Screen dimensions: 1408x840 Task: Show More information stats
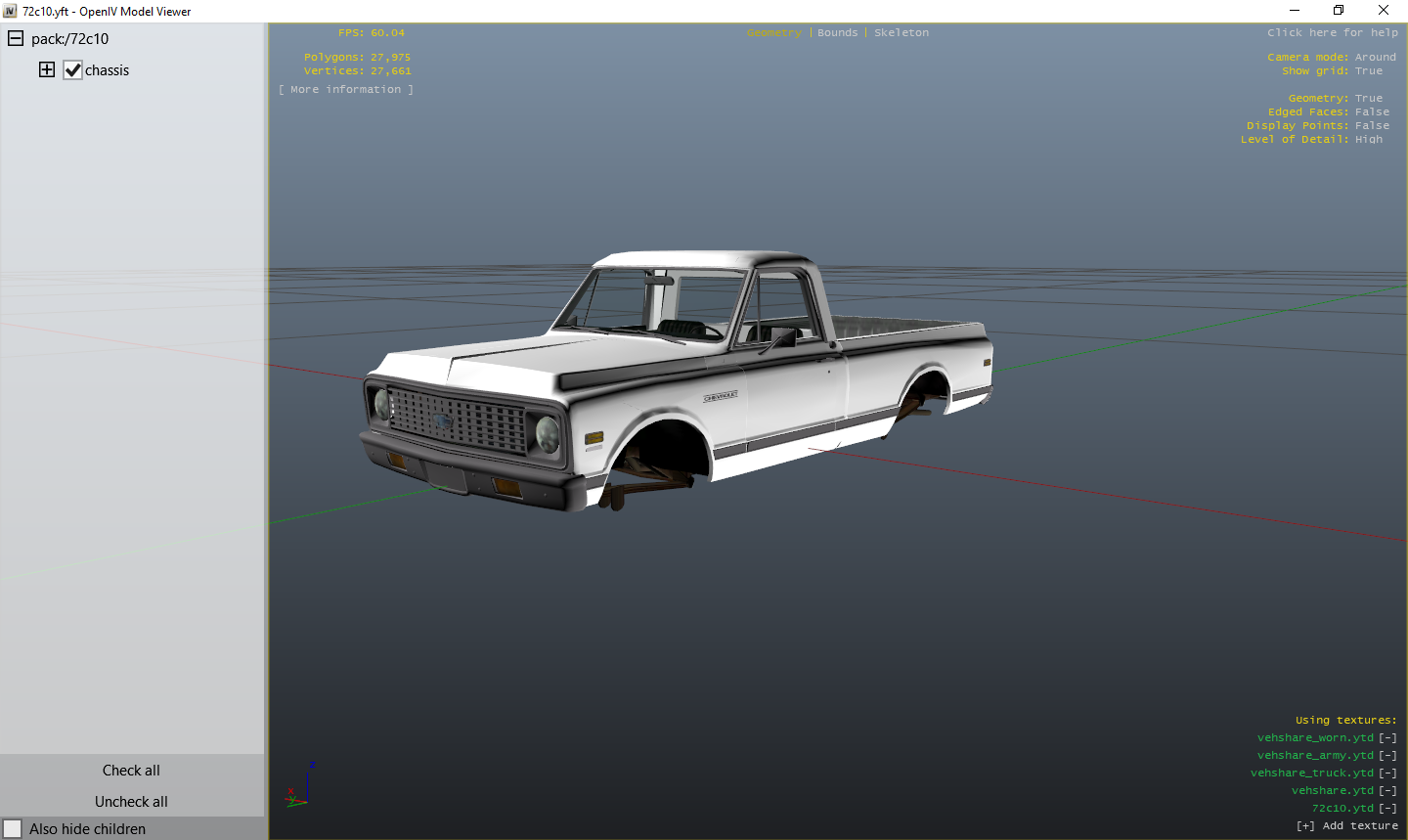(346, 89)
